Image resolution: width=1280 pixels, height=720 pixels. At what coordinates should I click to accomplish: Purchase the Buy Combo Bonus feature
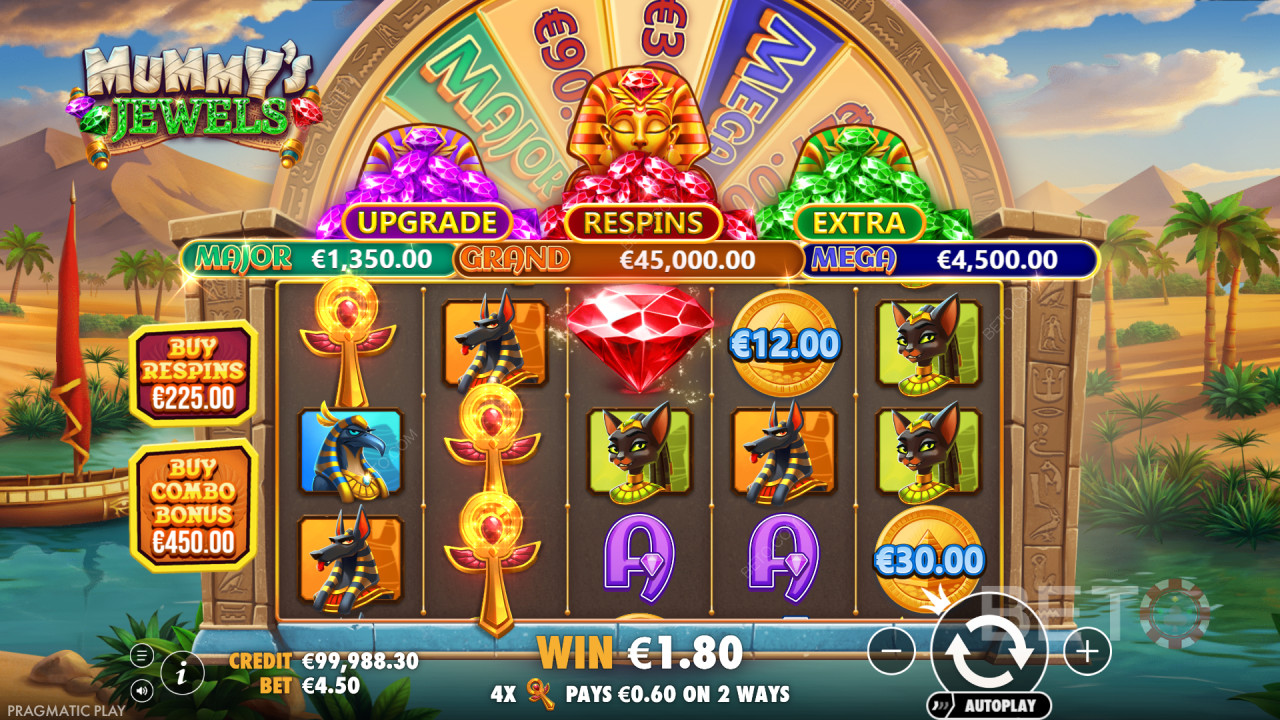click(x=193, y=505)
